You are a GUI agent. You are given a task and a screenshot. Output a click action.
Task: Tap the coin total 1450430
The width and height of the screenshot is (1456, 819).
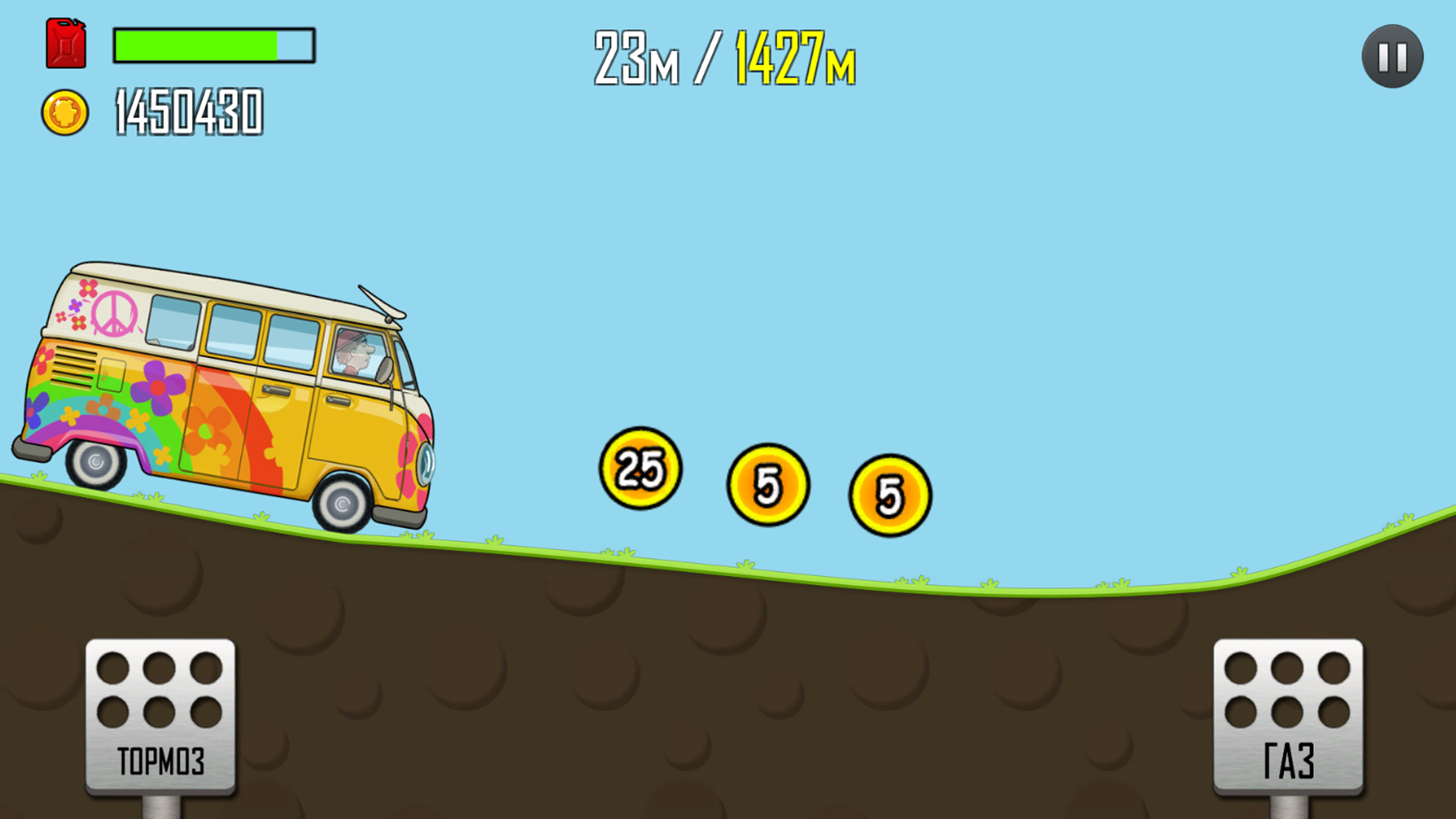pyautogui.click(x=188, y=114)
